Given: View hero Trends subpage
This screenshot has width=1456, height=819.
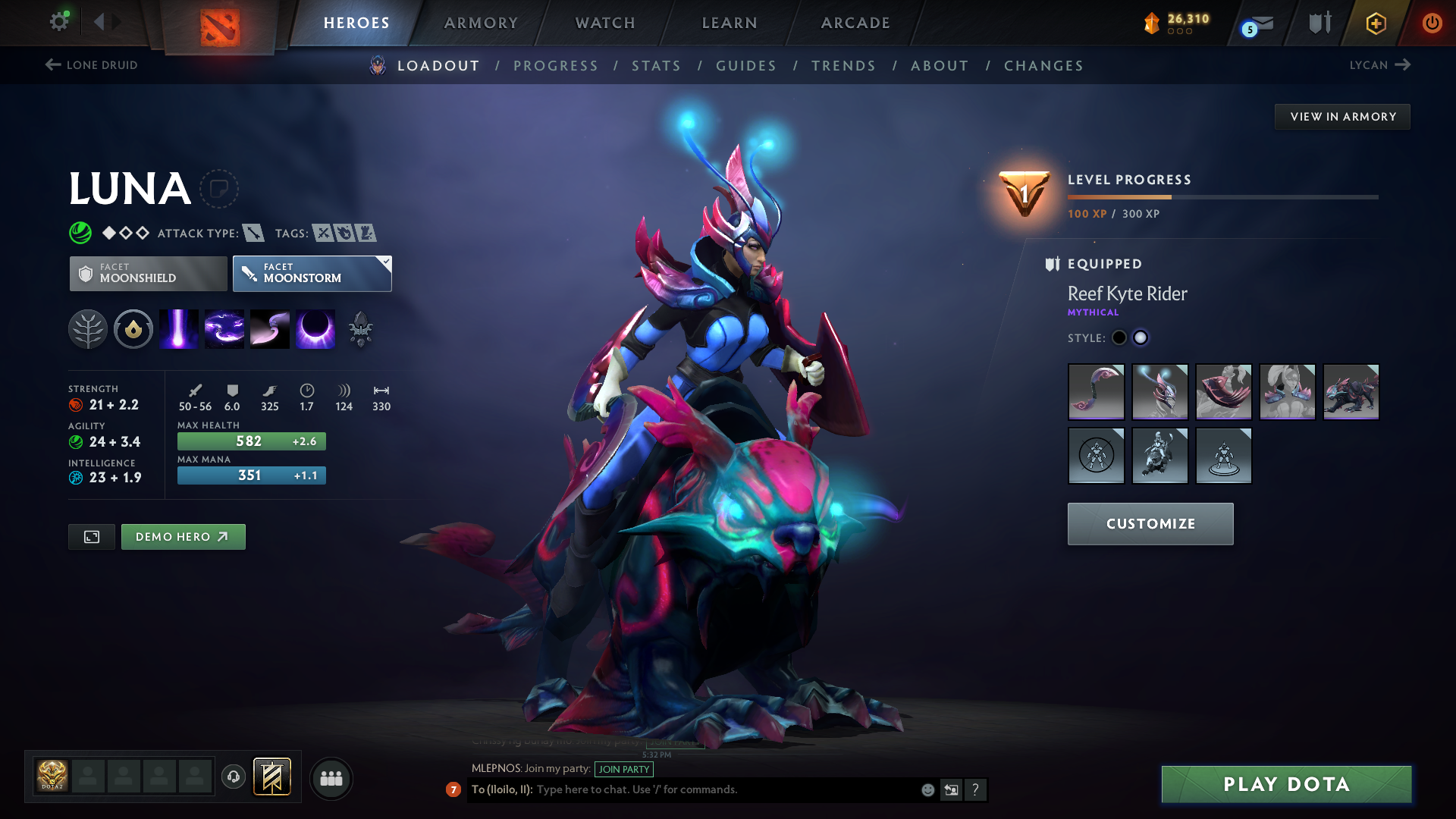Looking at the screenshot, I should click(x=843, y=66).
